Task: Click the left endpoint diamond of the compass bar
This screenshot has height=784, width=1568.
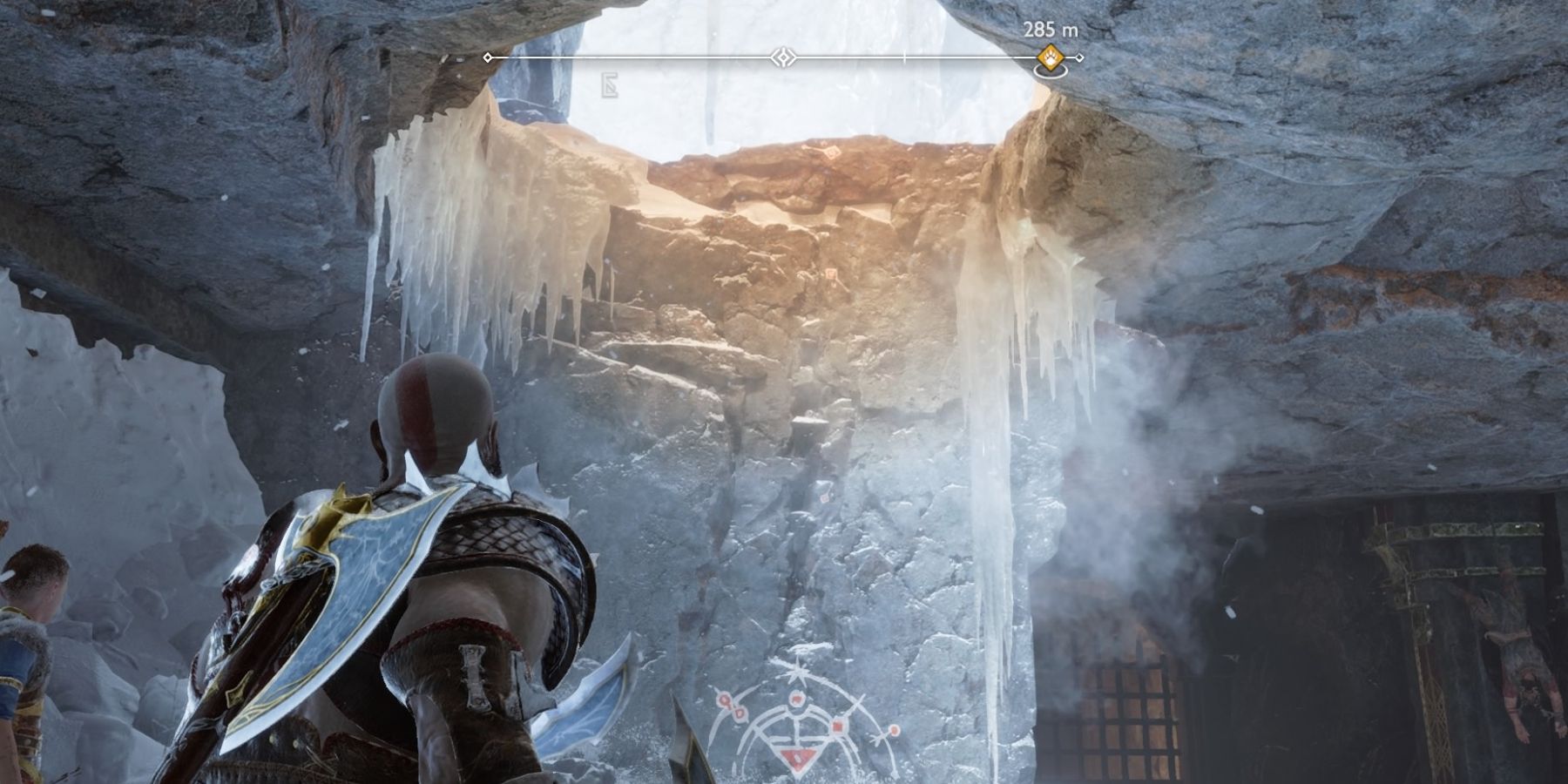Action: tap(487, 57)
